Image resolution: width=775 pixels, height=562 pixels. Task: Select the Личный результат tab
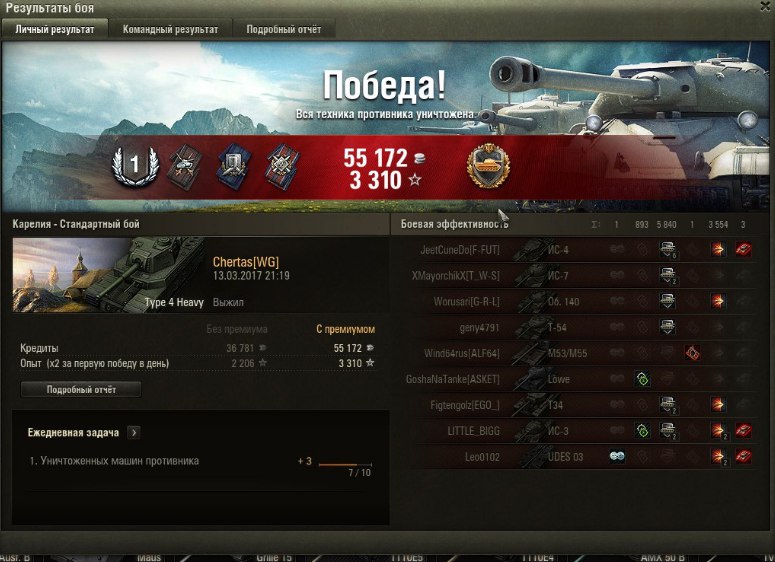tap(55, 29)
